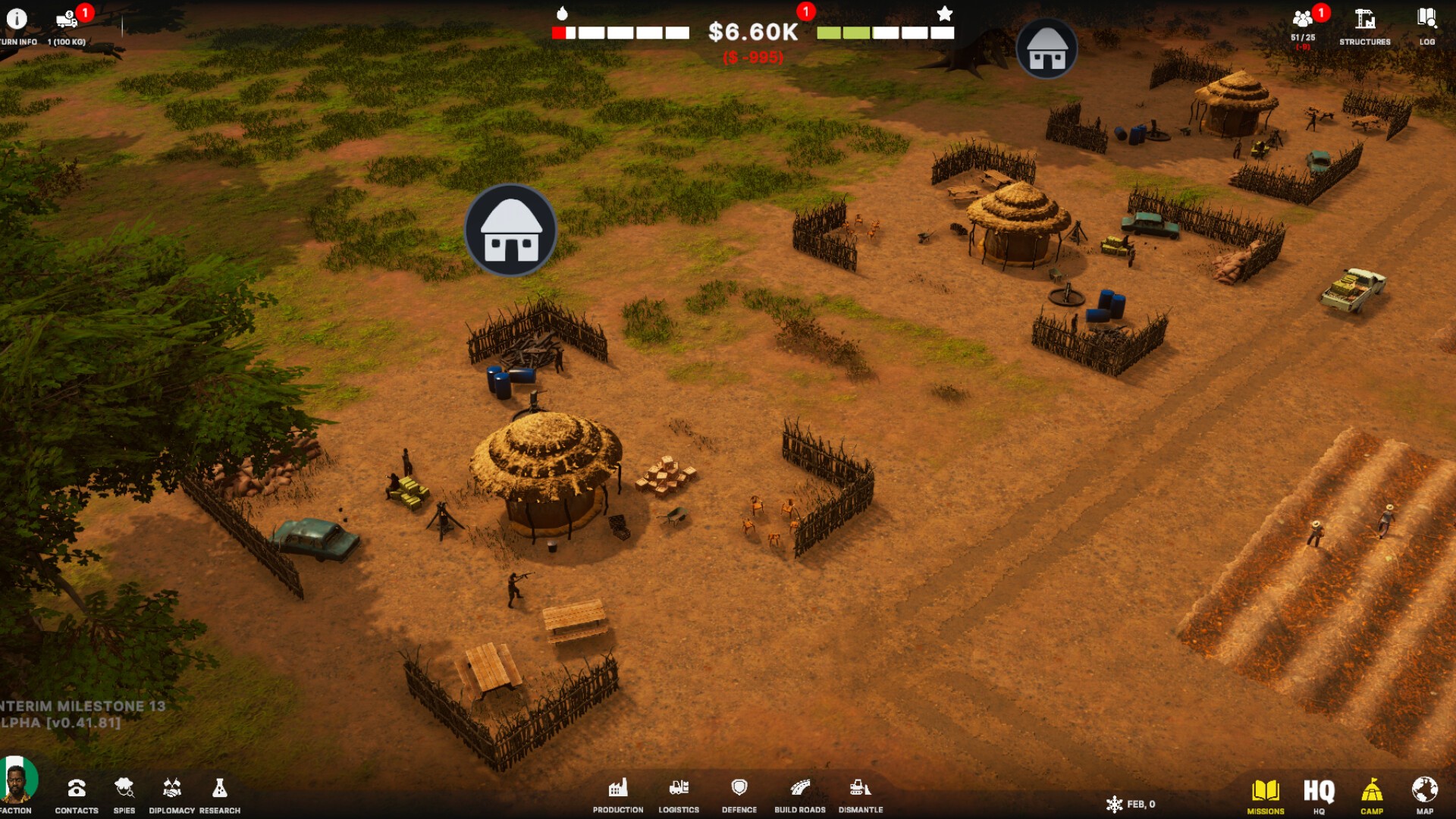Open the Missions book

1266,792
